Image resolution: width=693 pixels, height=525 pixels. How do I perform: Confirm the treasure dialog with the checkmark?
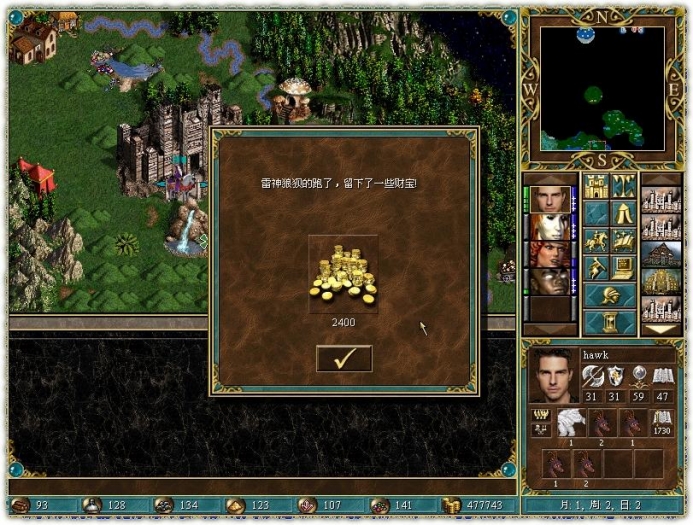point(344,358)
